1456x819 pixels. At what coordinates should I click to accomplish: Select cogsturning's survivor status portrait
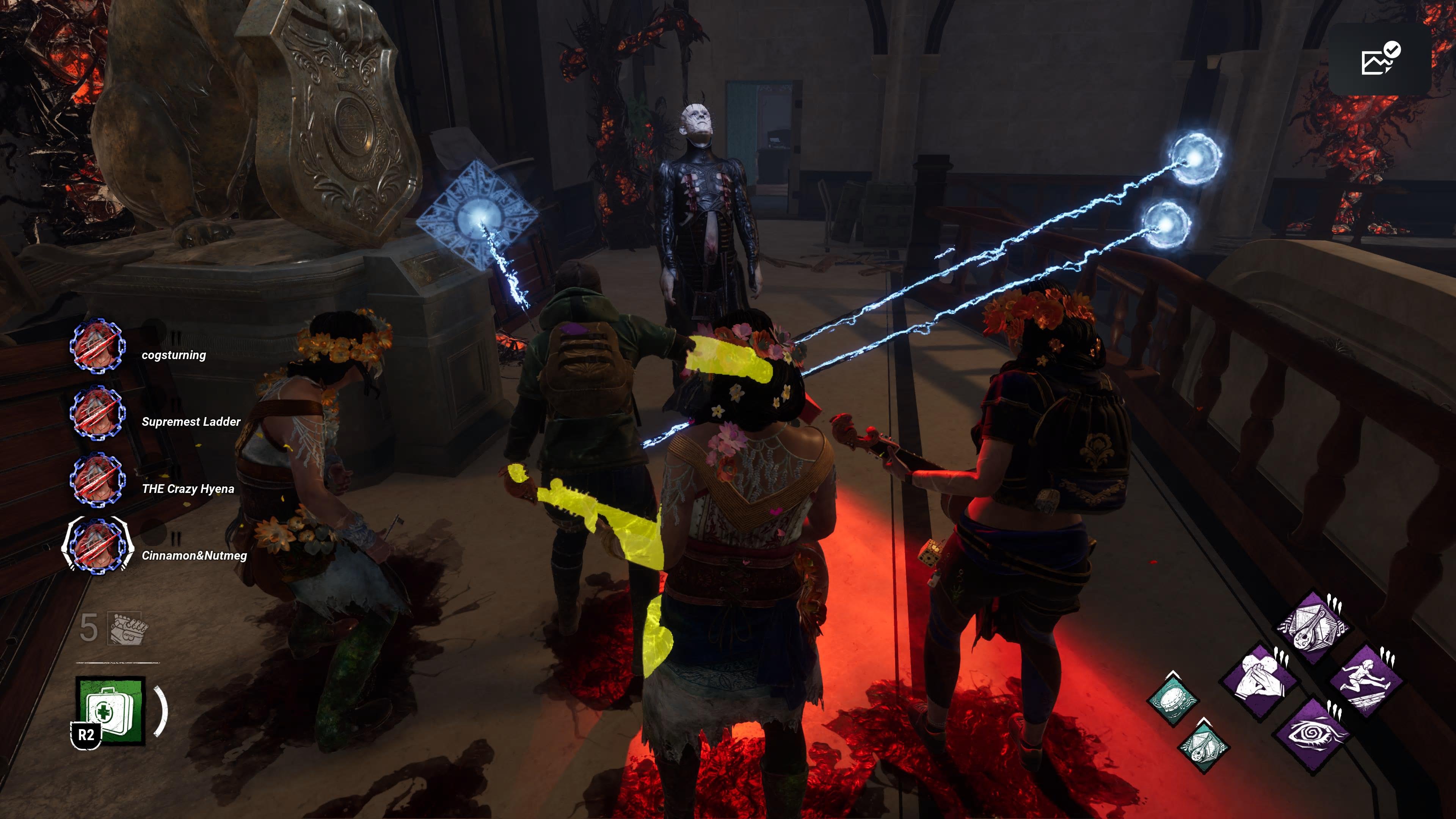coord(97,346)
